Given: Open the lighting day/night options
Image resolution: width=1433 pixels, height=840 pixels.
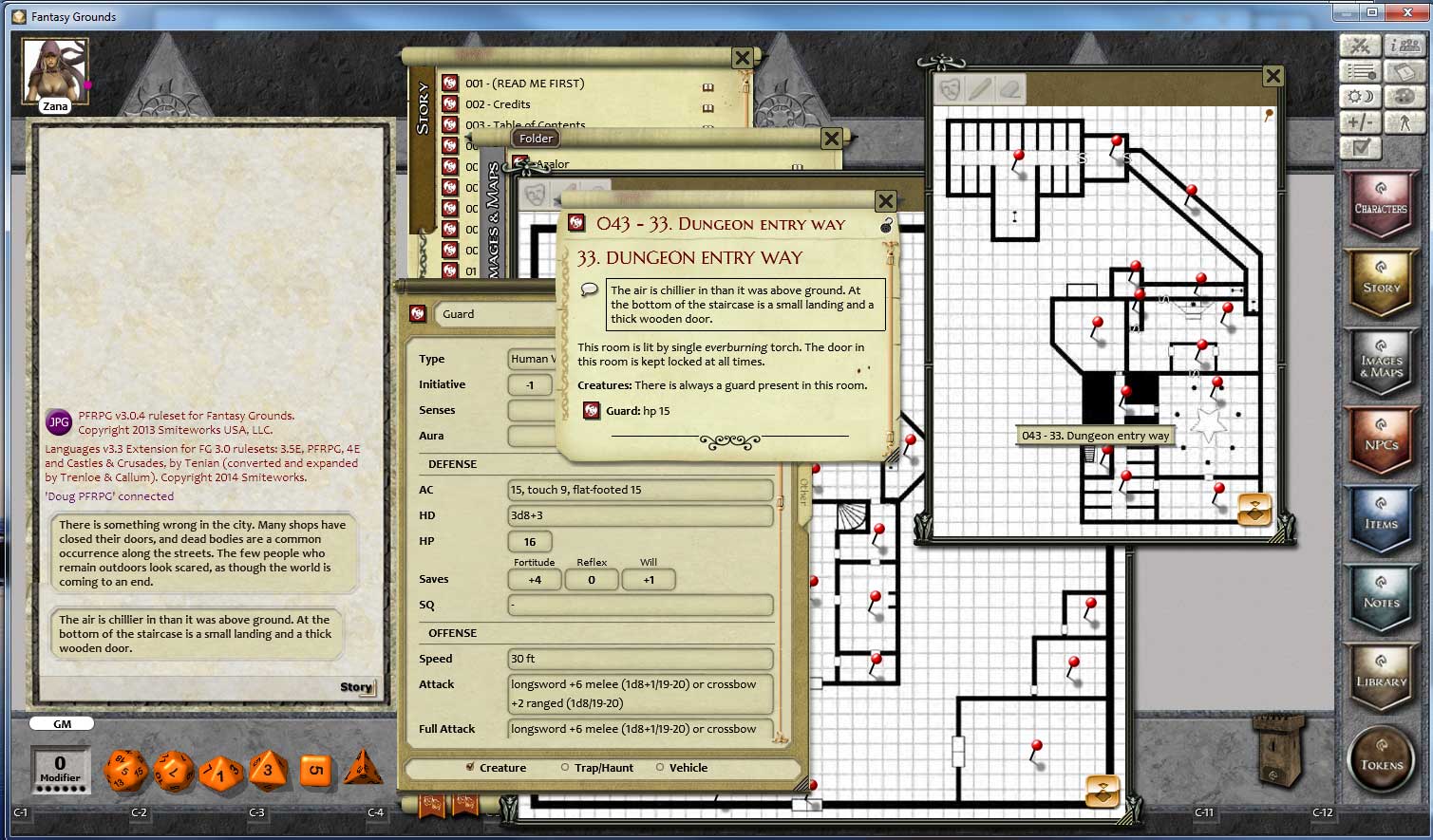Looking at the screenshot, I should click(1360, 96).
